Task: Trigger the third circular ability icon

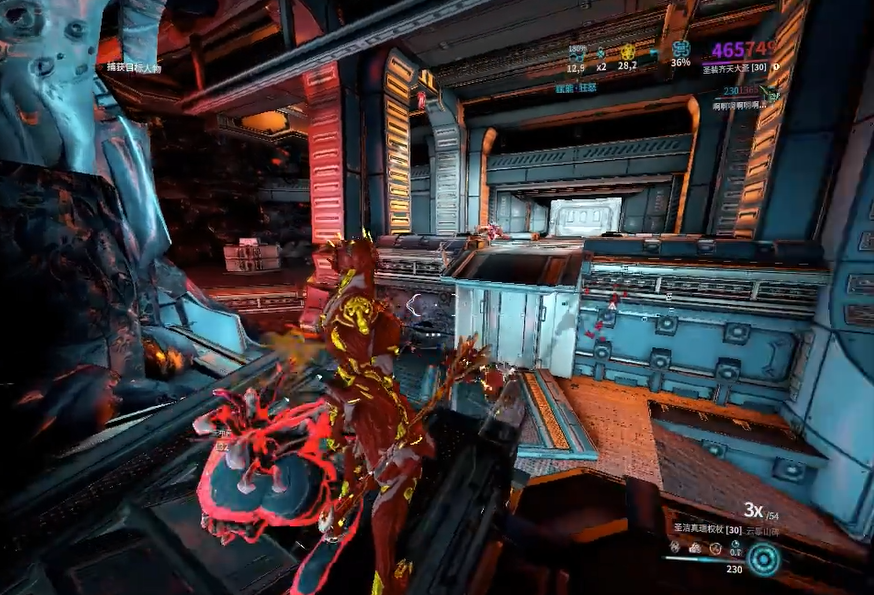Action: point(714,547)
